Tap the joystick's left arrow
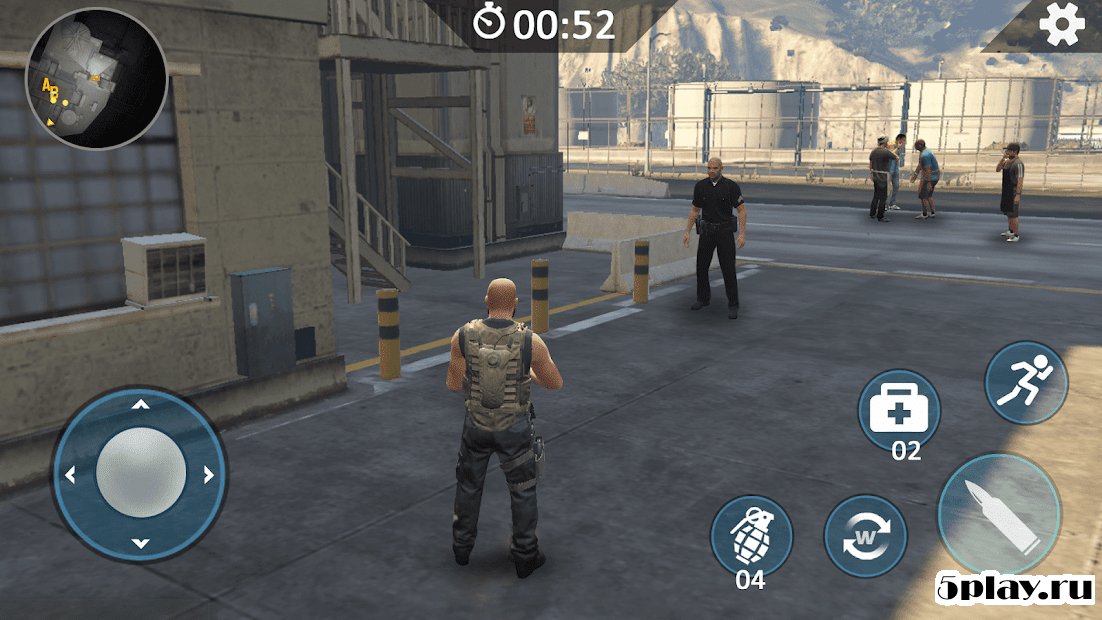 [70, 475]
